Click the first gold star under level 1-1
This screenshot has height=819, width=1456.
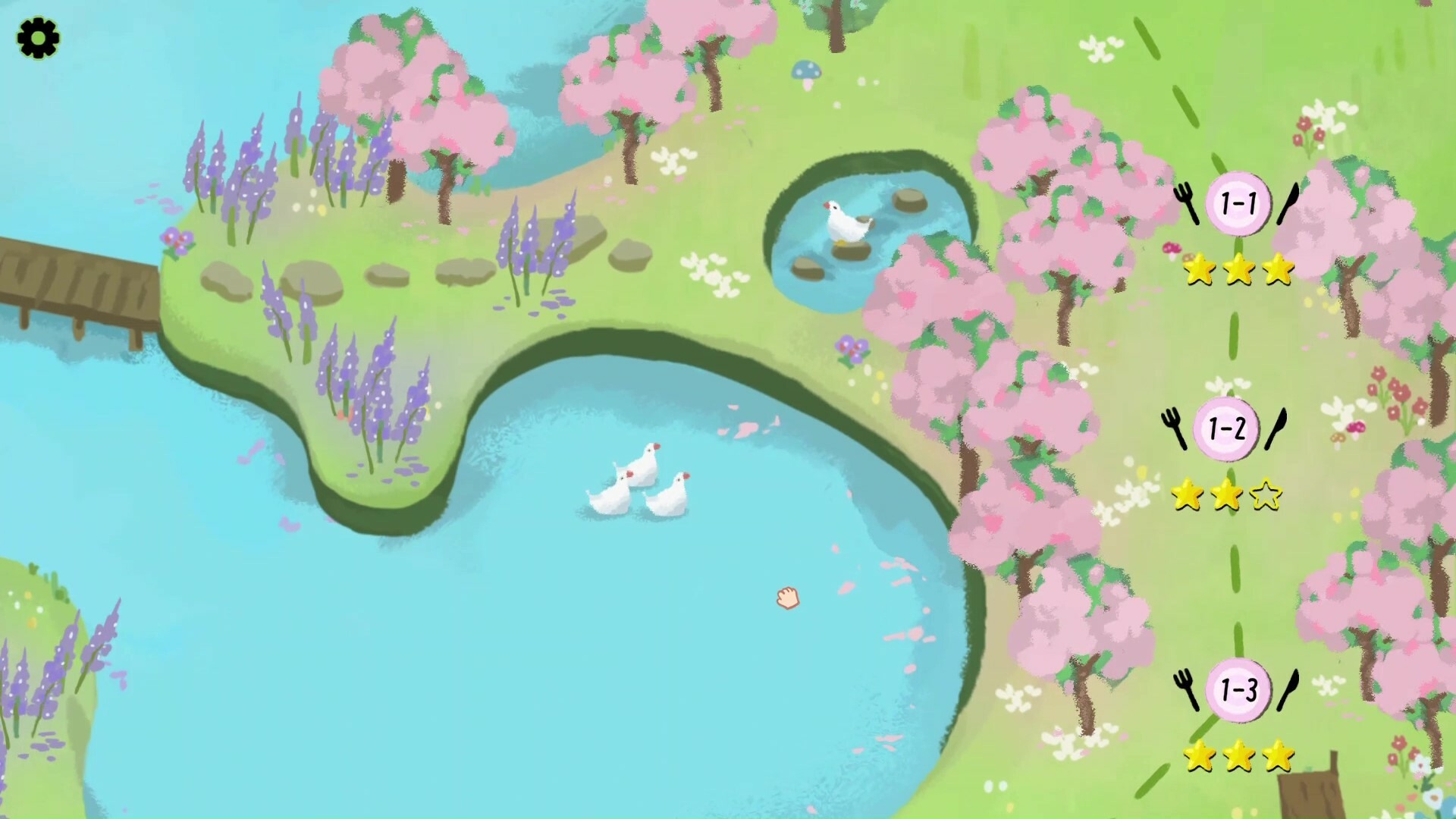pyautogui.click(x=1200, y=269)
